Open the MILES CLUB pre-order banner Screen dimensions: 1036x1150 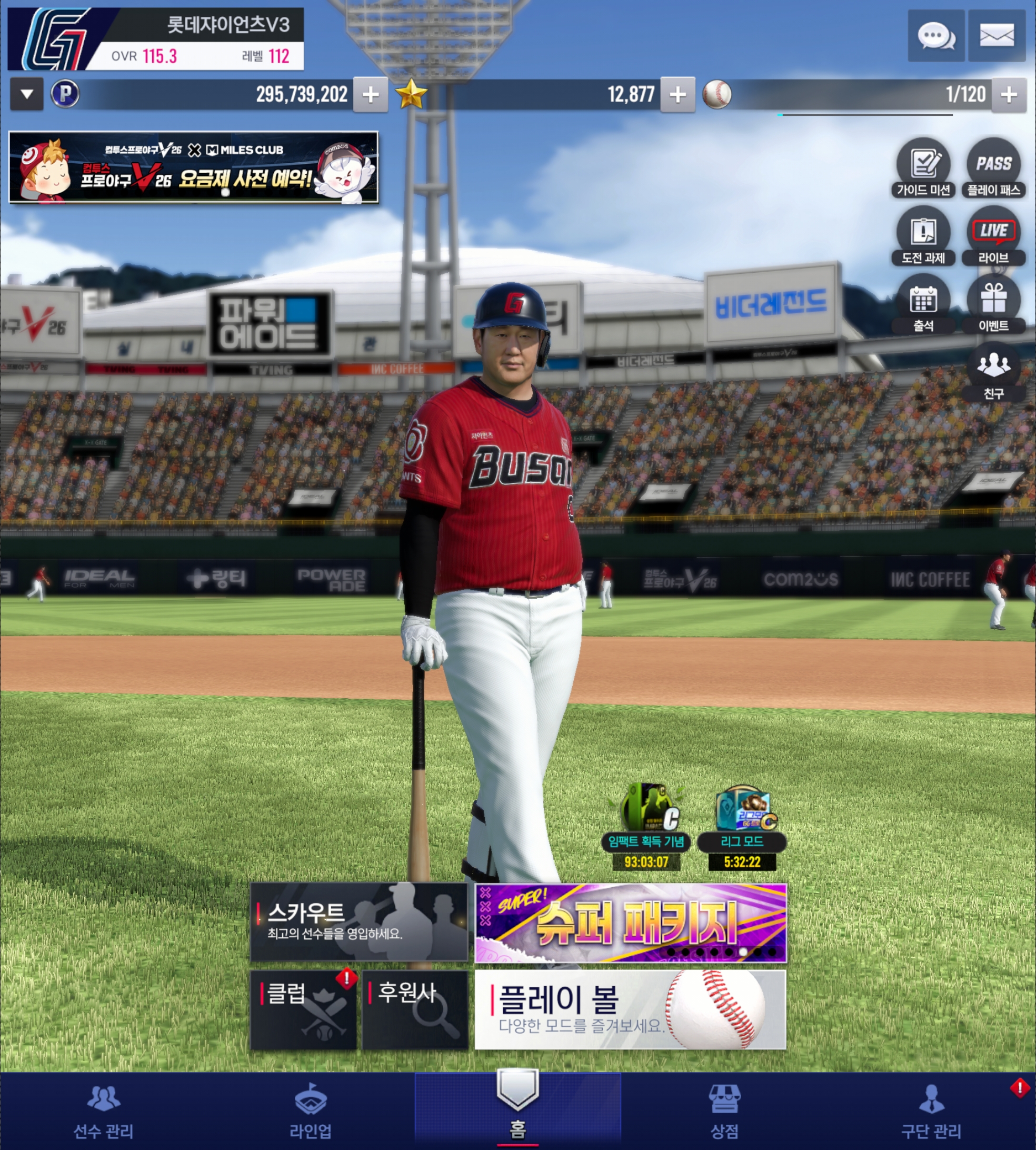click(194, 167)
